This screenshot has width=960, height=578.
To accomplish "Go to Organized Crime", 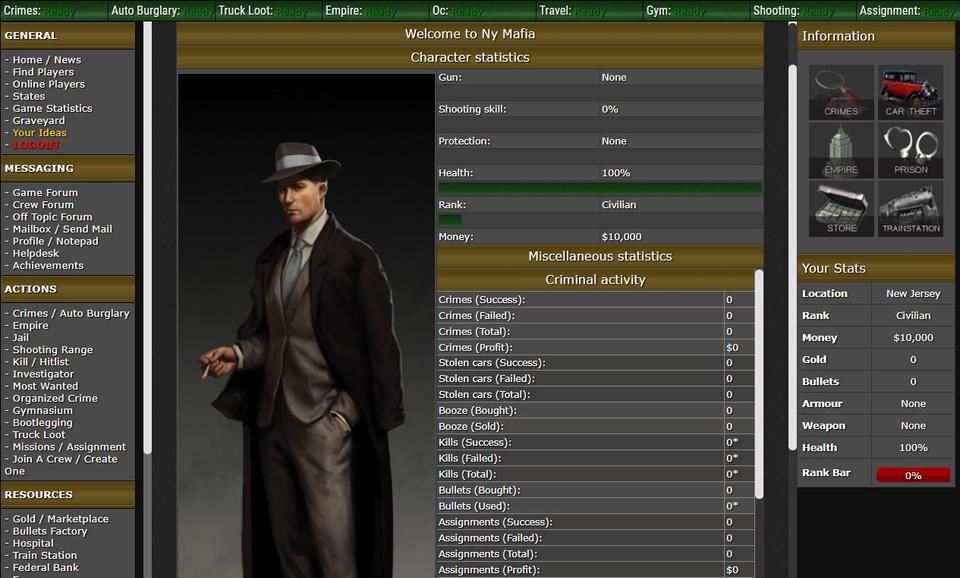I will click(55, 398).
